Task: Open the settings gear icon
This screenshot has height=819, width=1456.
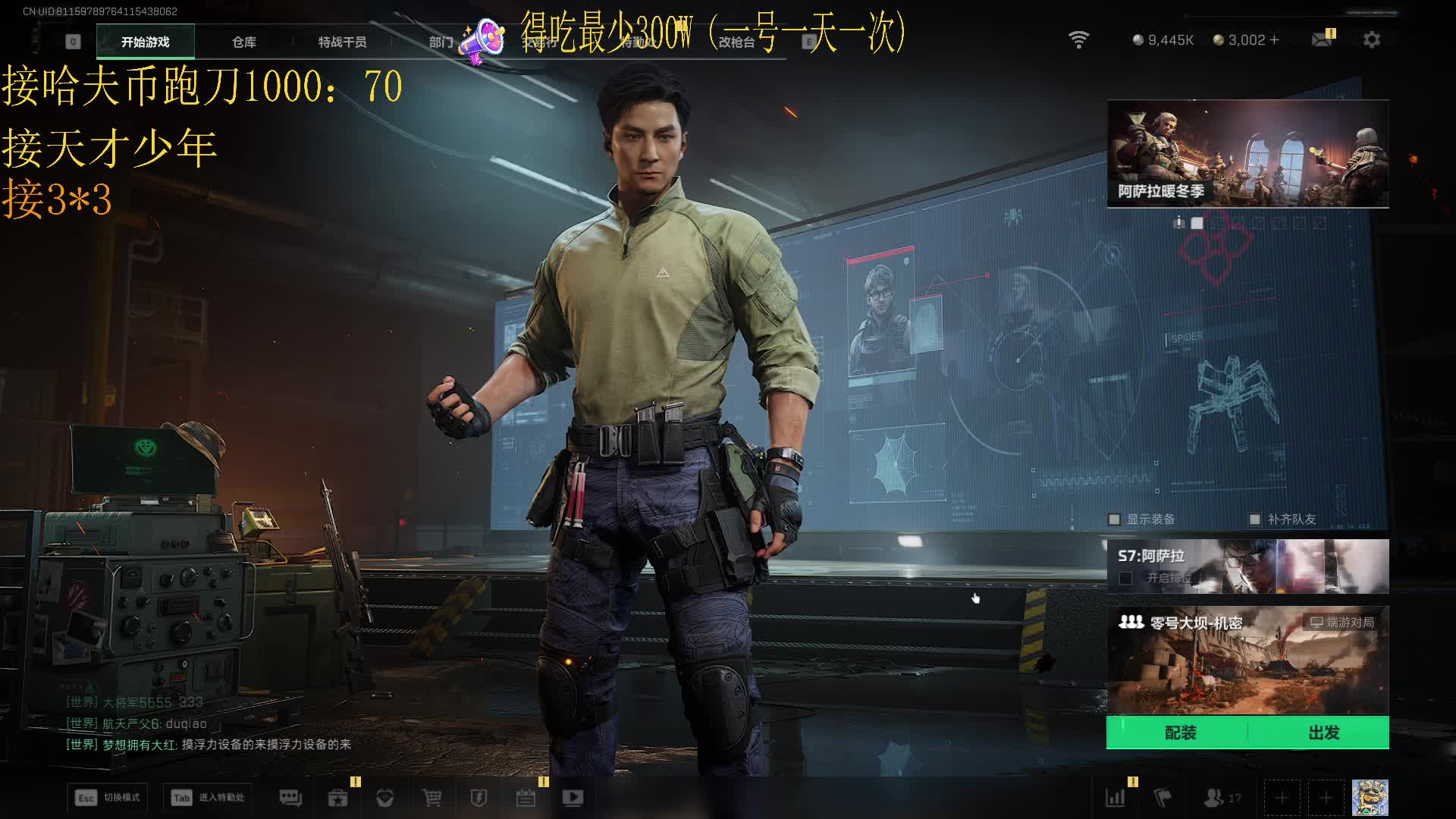Action: point(1371,39)
